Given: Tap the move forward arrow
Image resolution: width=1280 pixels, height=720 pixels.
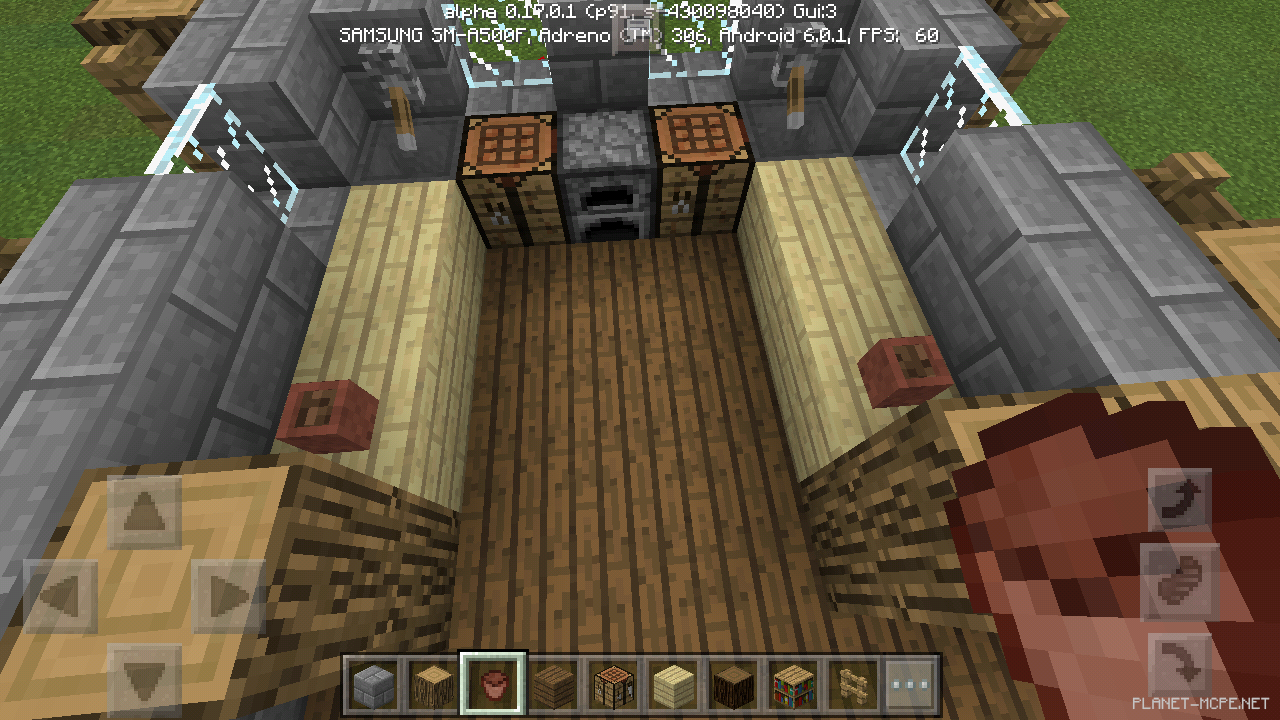Looking at the screenshot, I should (144, 514).
